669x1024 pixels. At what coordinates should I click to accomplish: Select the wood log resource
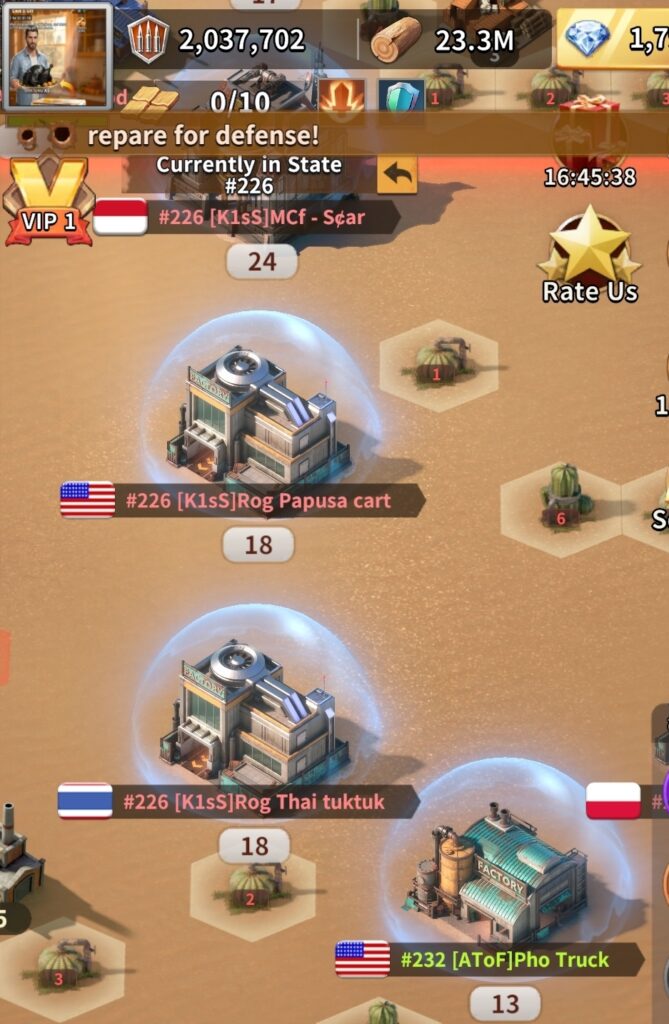click(396, 40)
